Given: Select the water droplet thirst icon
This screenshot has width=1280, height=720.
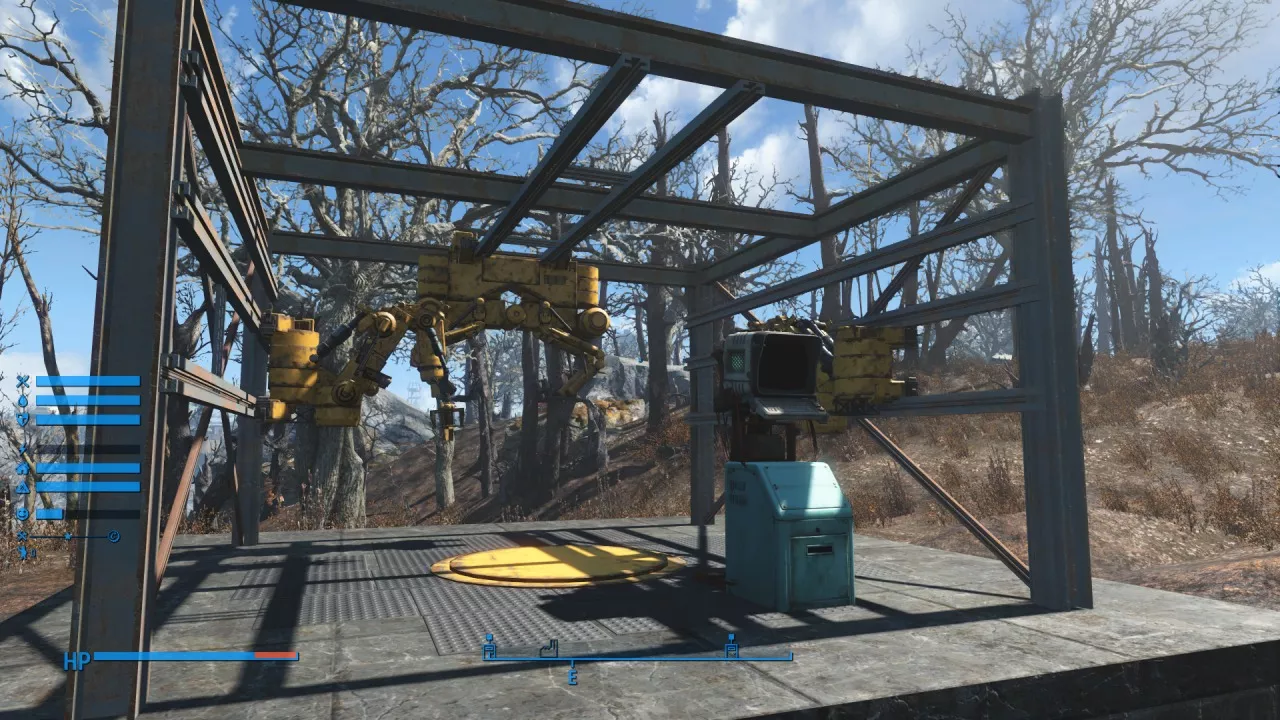Looking at the screenshot, I should [22, 400].
